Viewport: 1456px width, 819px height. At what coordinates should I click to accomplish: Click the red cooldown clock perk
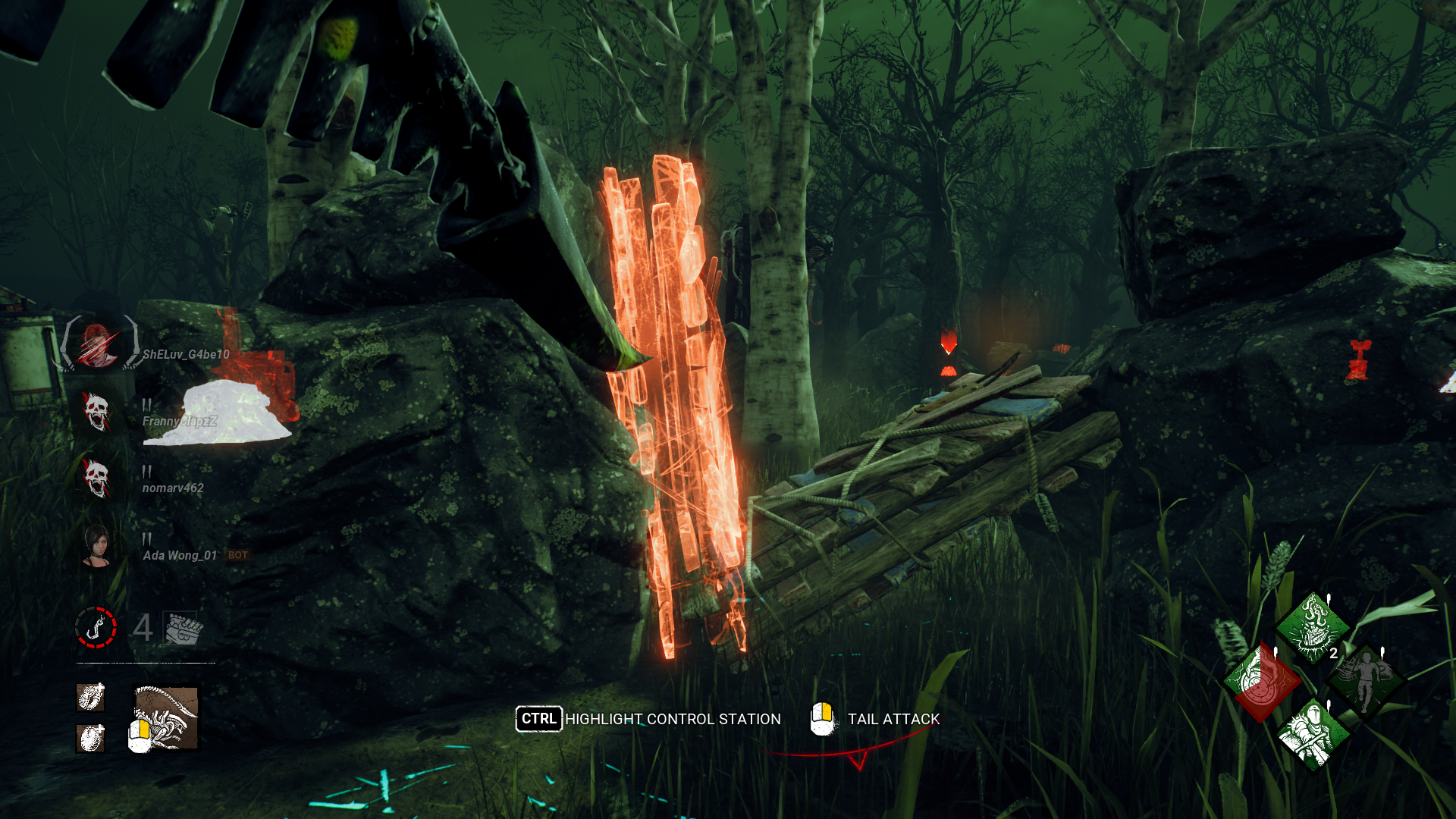[1261, 680]
